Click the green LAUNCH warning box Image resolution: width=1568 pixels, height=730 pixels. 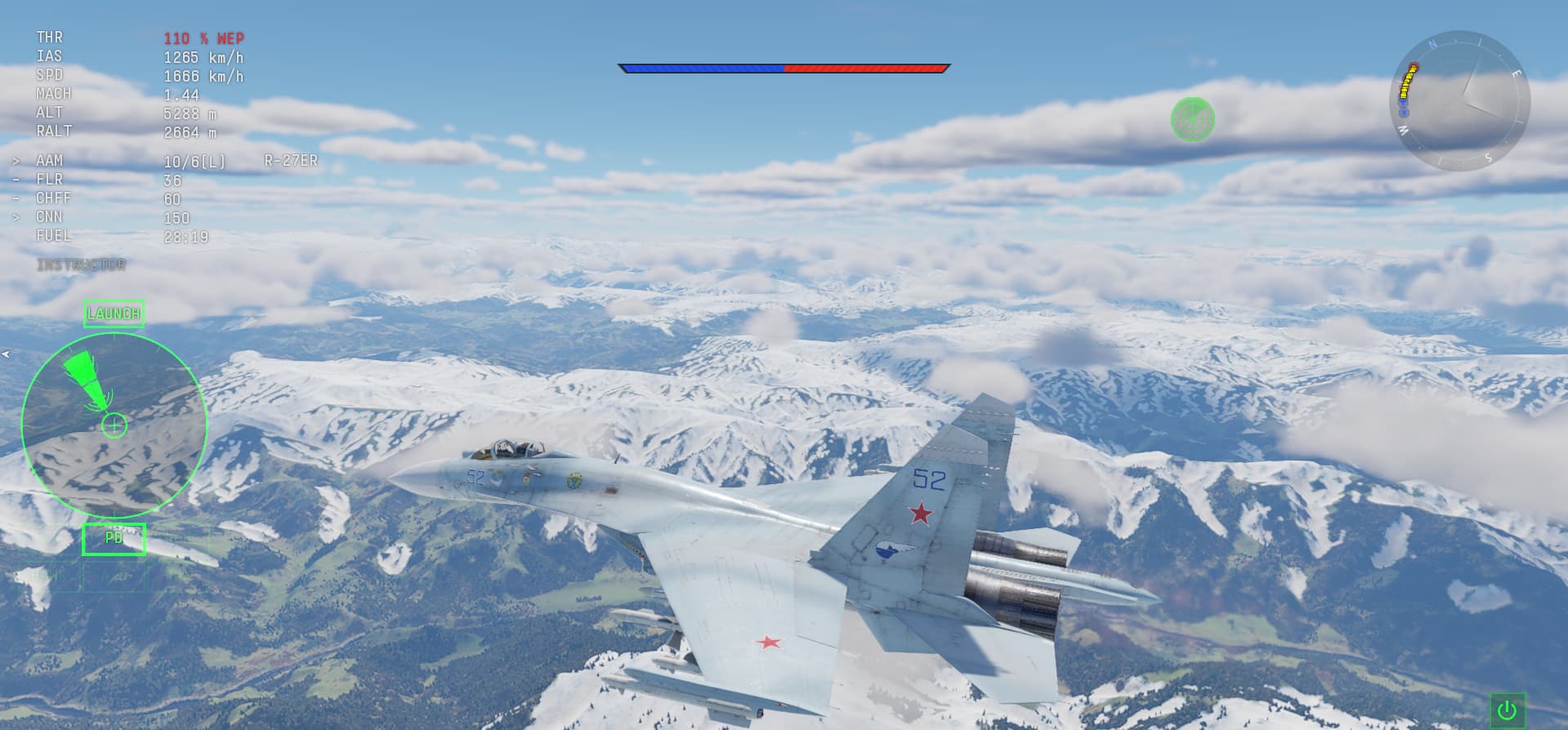click(x=114, y=314)
